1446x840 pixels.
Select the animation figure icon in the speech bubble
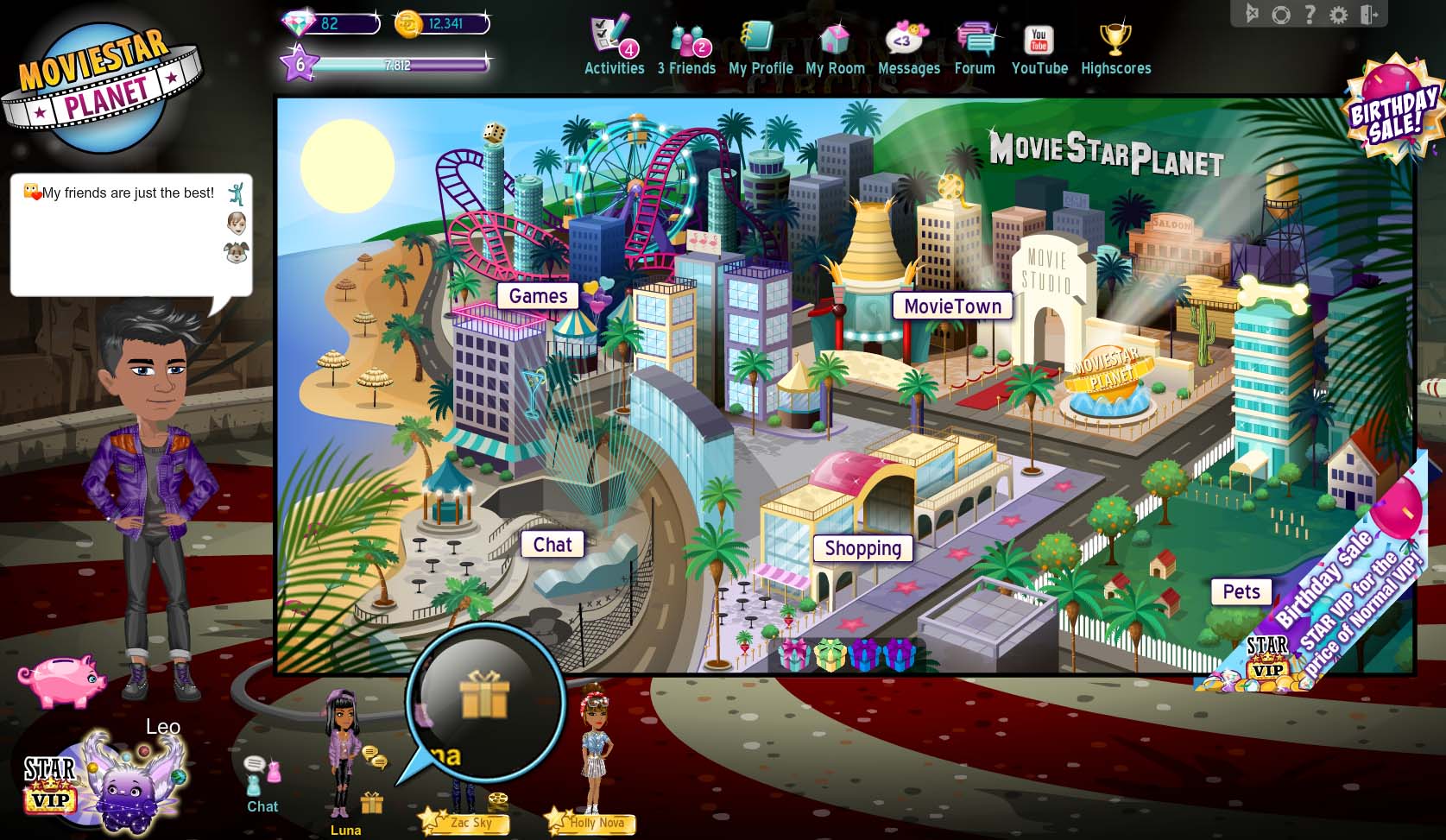coord(236,193)
